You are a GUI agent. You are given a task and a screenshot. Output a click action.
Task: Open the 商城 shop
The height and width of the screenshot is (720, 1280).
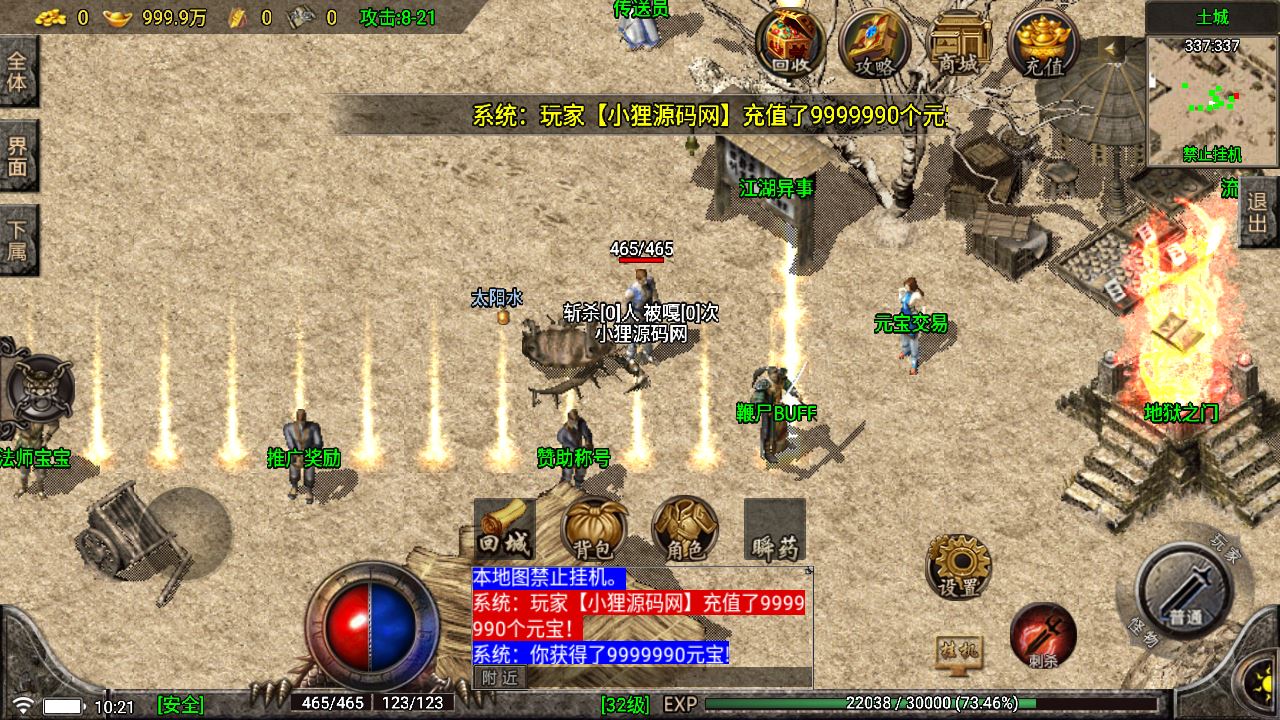point(958,43)
